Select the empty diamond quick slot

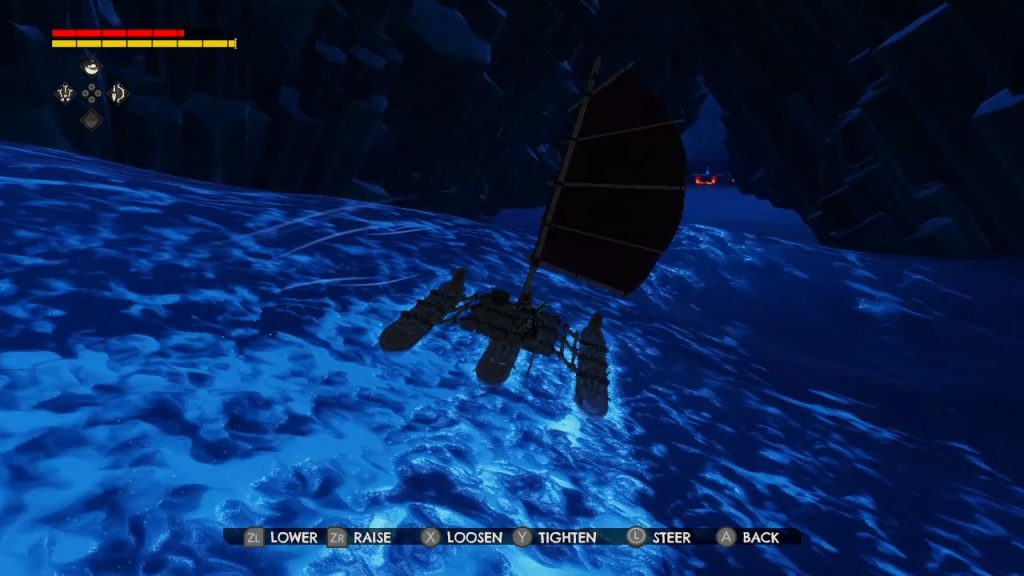[91, 120]
